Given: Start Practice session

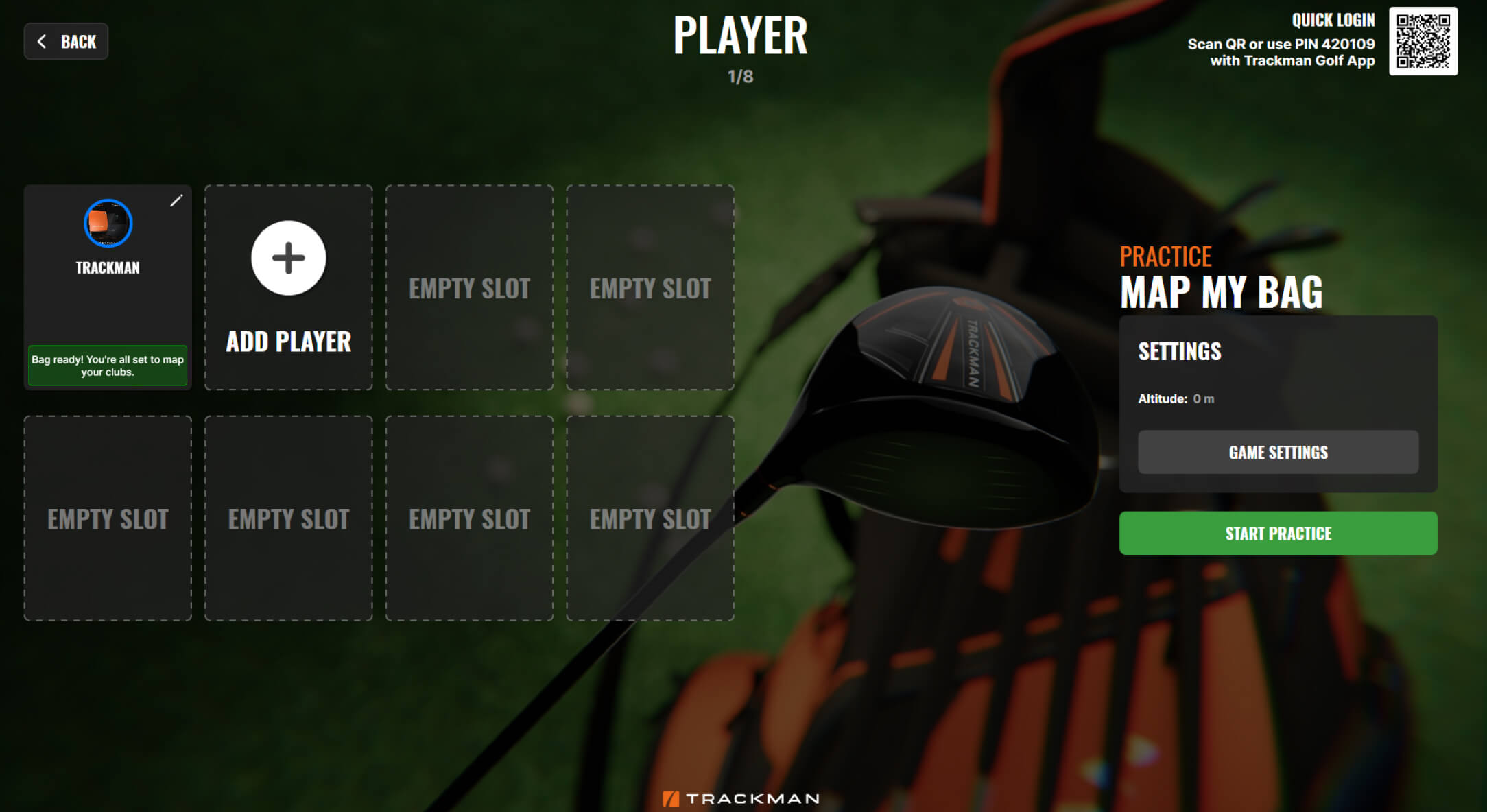Looking at the screenshot, I should 1278,534.
